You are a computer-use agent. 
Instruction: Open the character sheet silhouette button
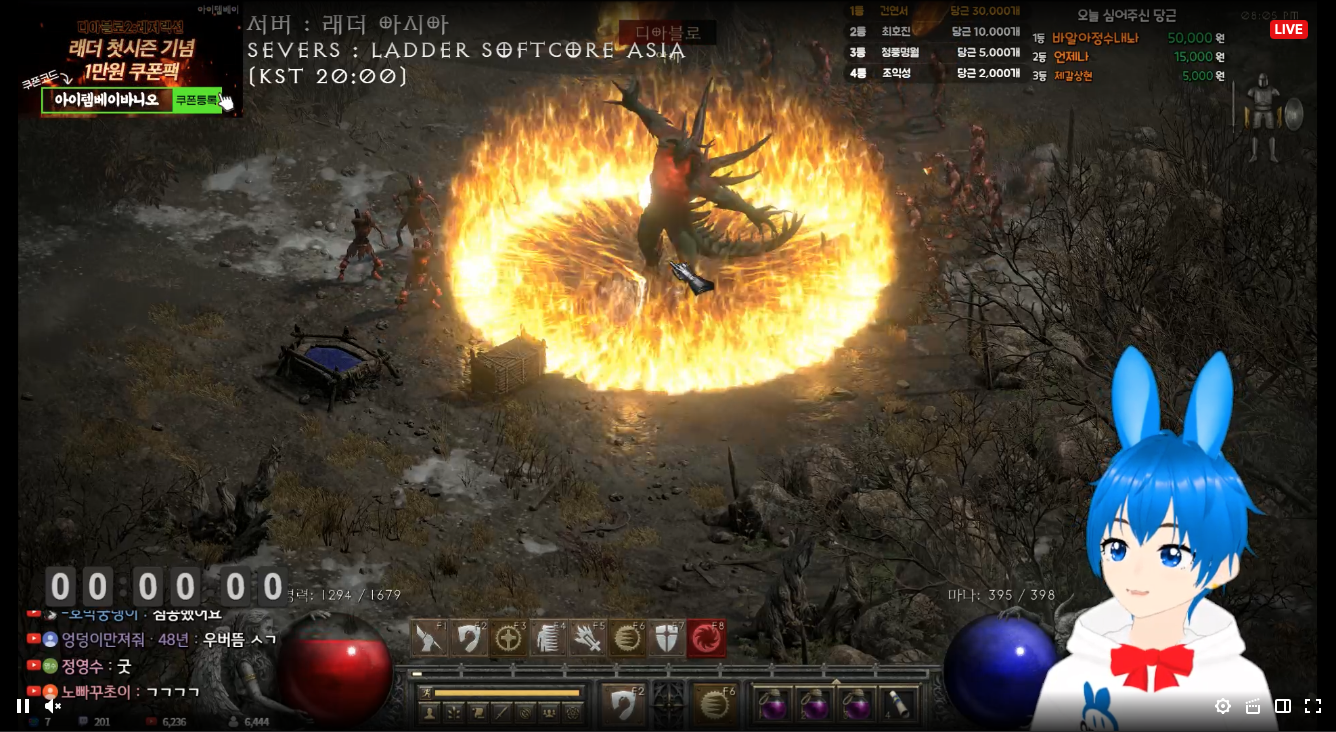tap(431, 712)
